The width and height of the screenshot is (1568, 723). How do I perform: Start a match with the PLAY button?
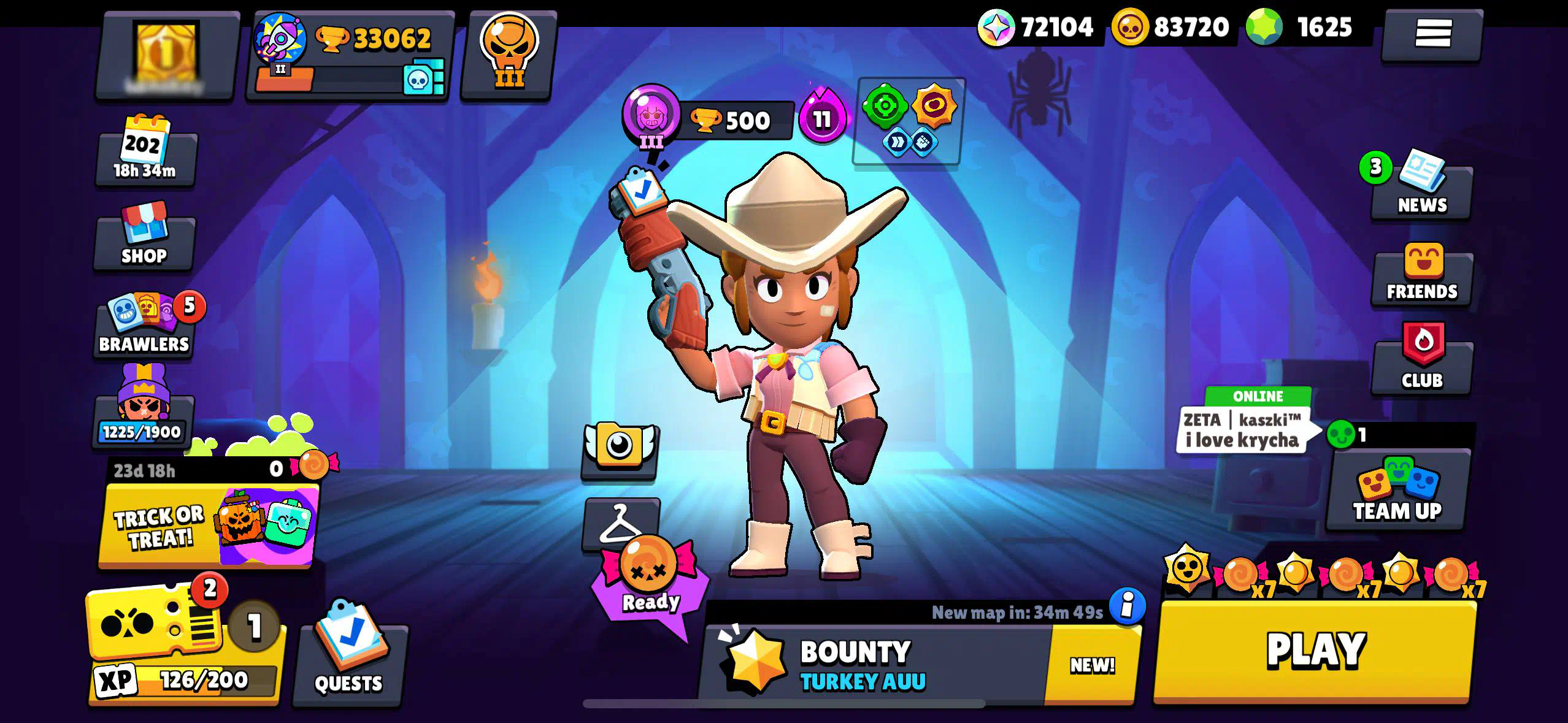1315,651
